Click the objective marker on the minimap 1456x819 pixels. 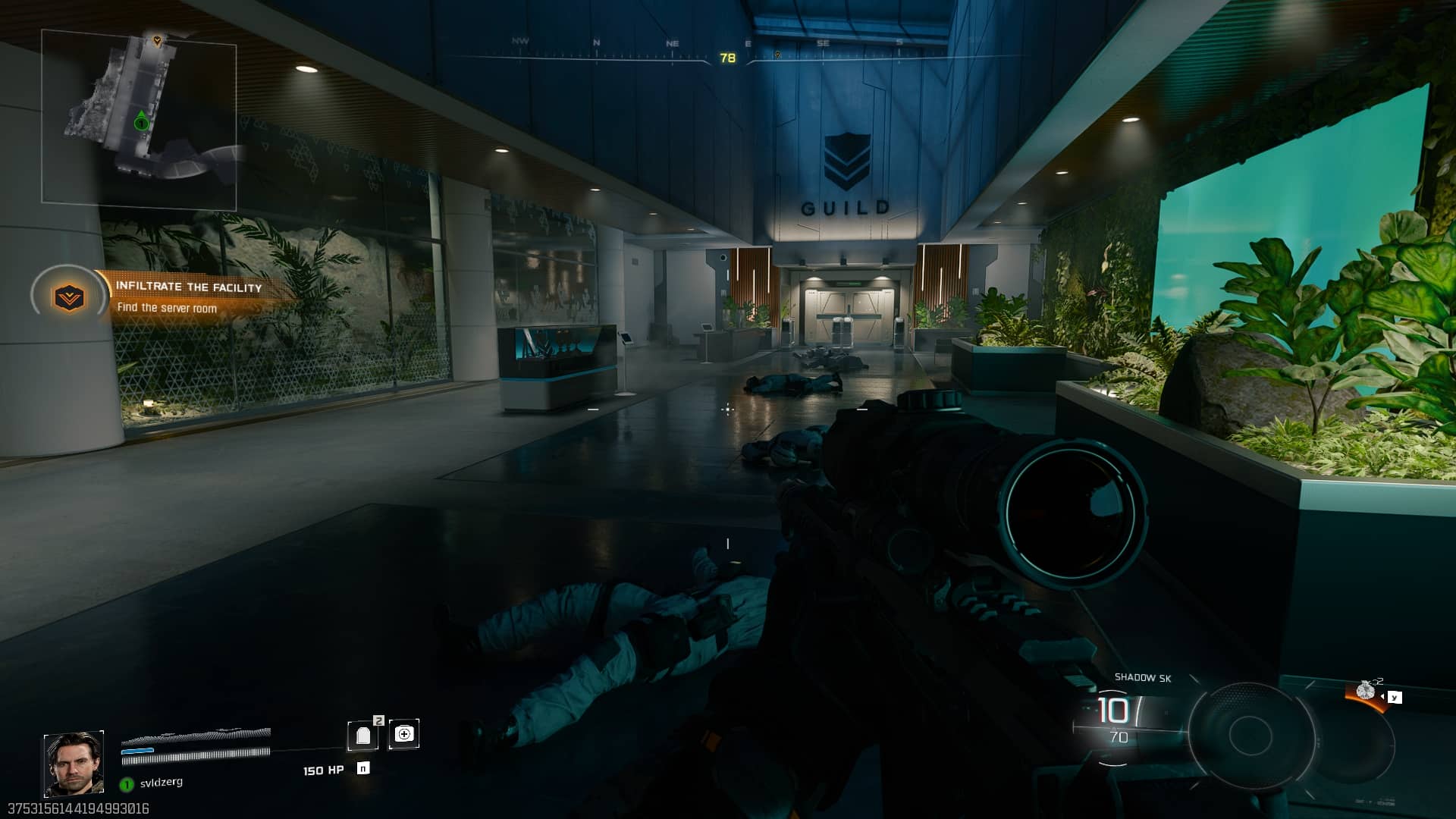[x=157, y=40]
